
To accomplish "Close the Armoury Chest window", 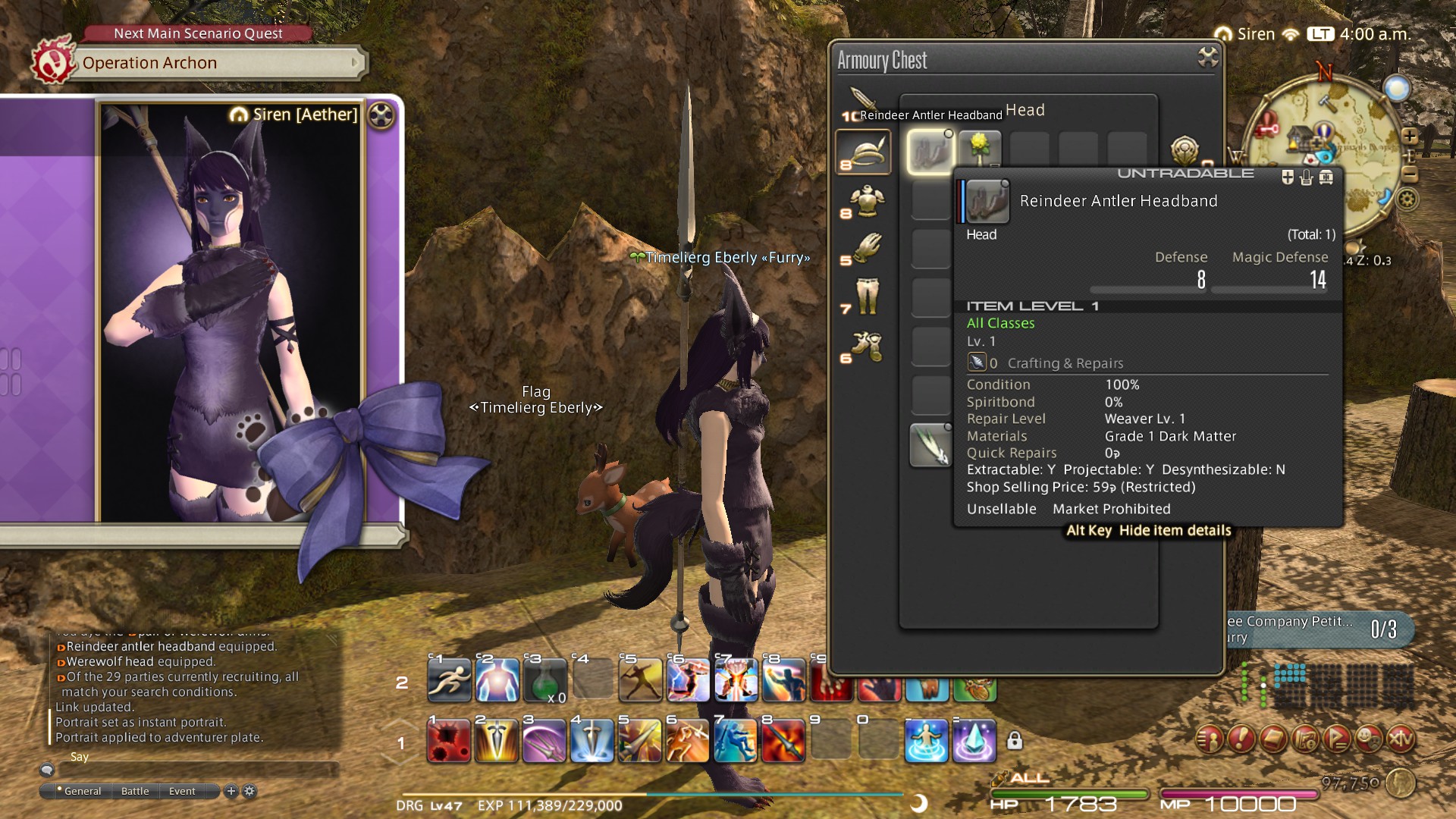I will click(1207, 57).
